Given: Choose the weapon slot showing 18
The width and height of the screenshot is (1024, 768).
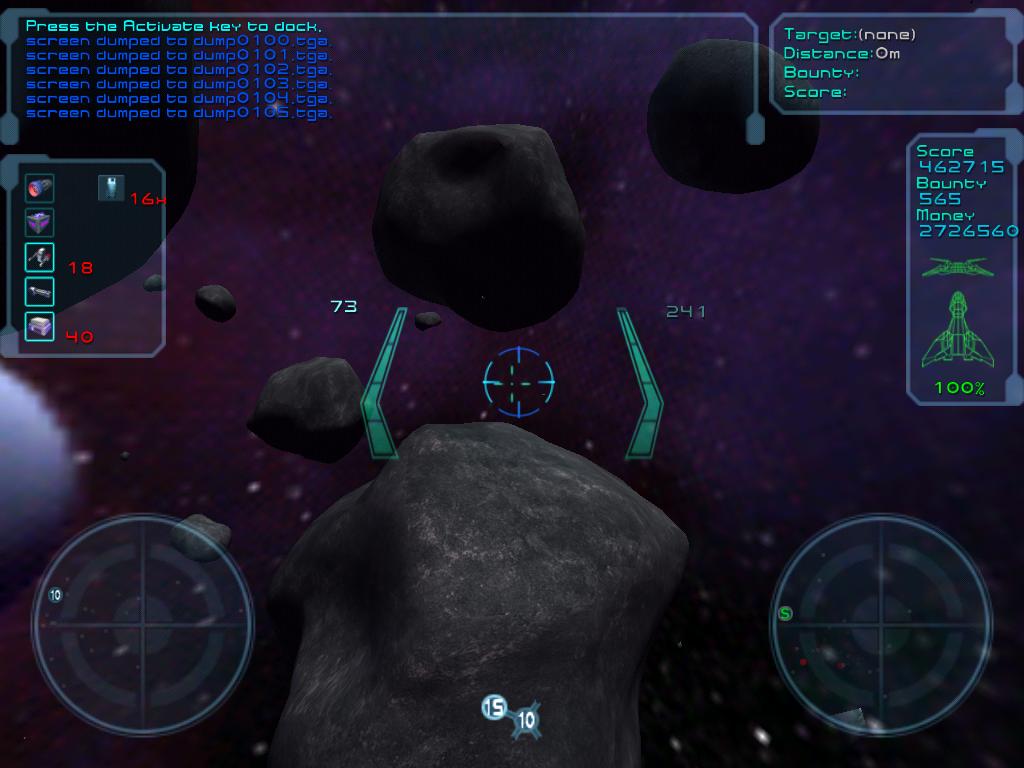Looking at the screenshot, I should tap(39, 258).
